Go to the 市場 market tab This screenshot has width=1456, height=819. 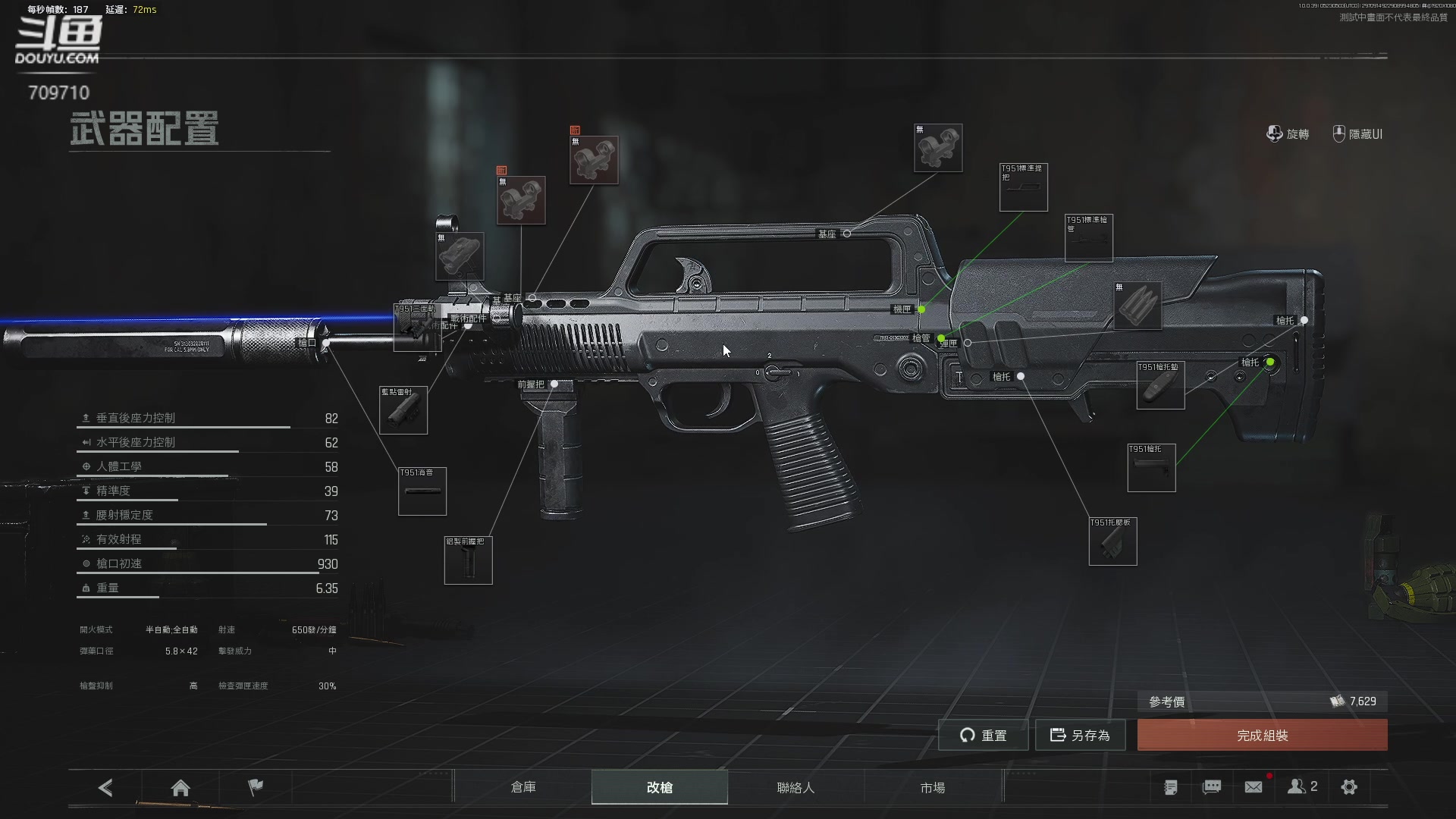pos(932,787)
